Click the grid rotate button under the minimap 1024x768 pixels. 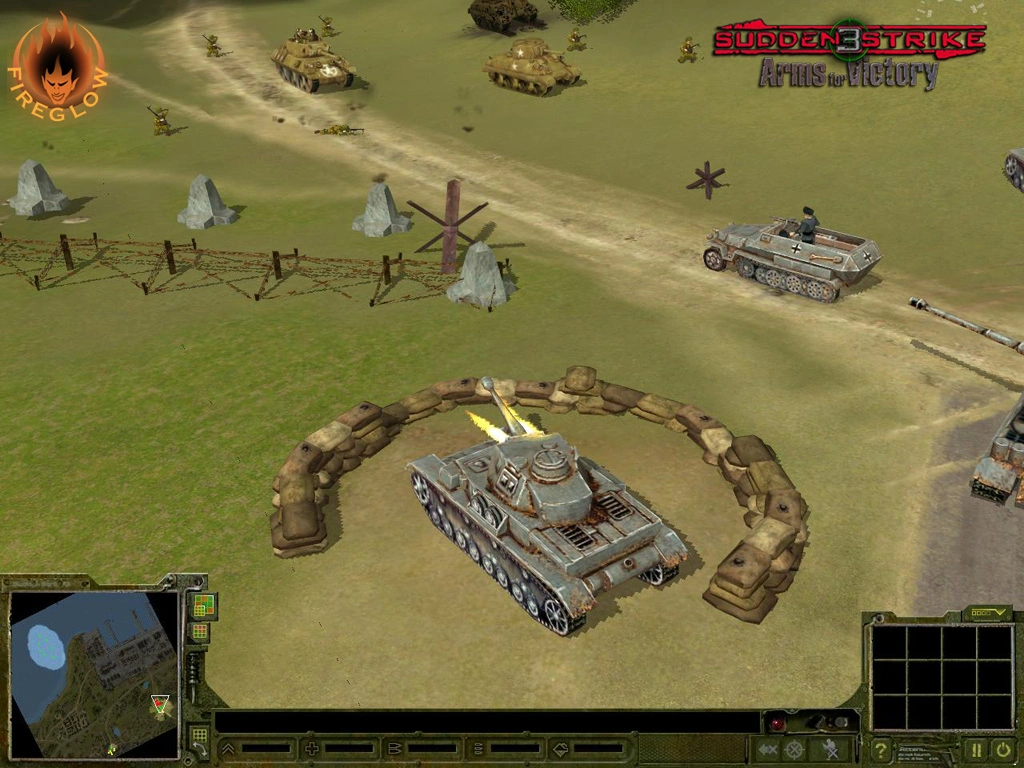pyautogui.click(x=199, y=740)
